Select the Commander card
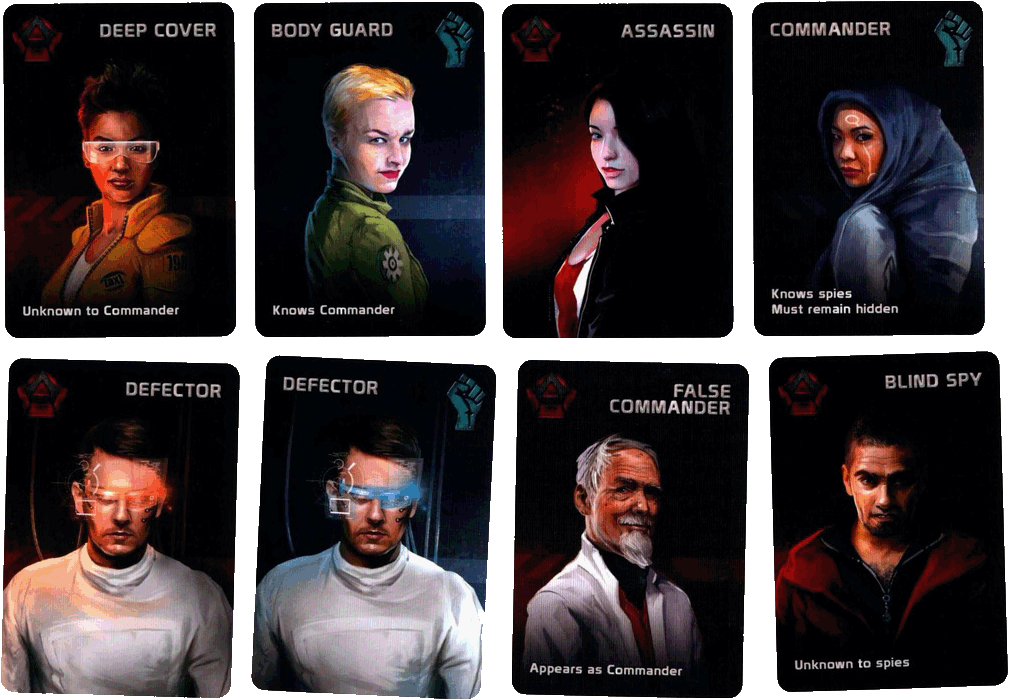This screenshot has height=700, width=1009. pyautogui.click(x=868, y=170)
